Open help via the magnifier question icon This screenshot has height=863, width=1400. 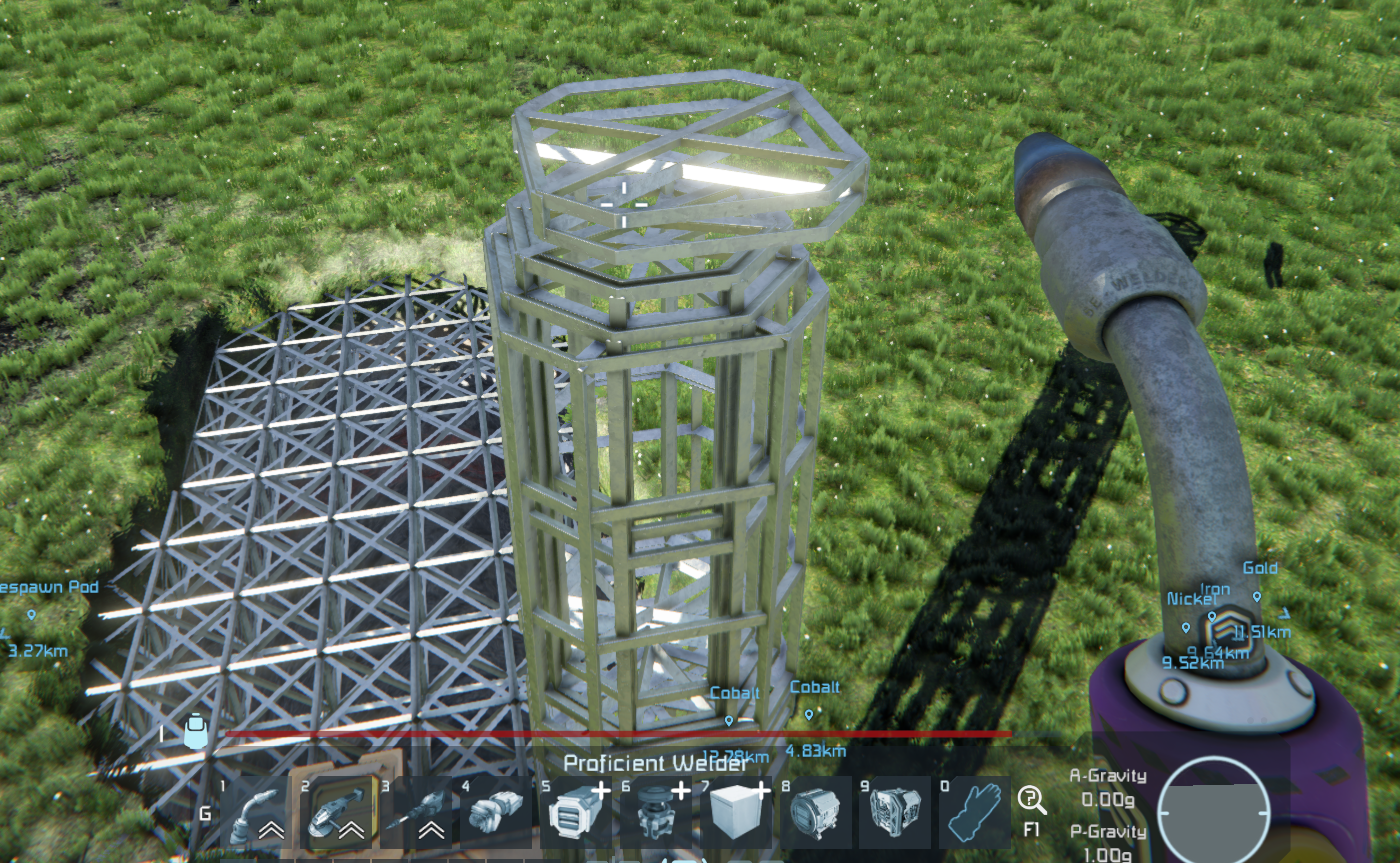(x=1031, y=800)
